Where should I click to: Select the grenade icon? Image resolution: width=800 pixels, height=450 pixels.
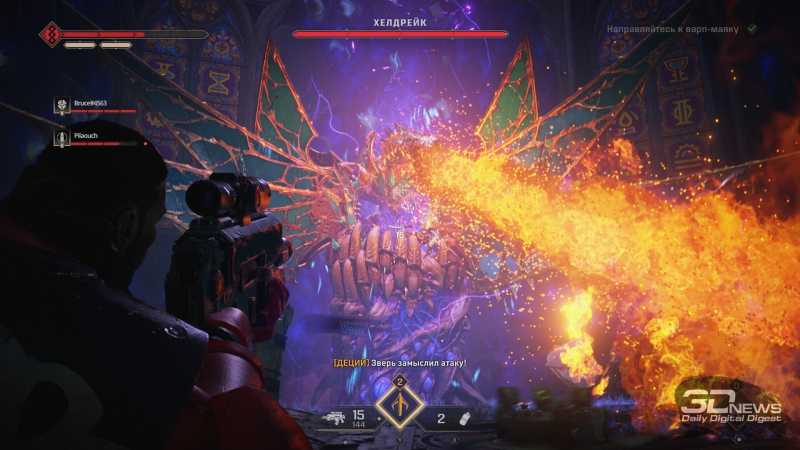pyautogui.click(x=464, y=417)
